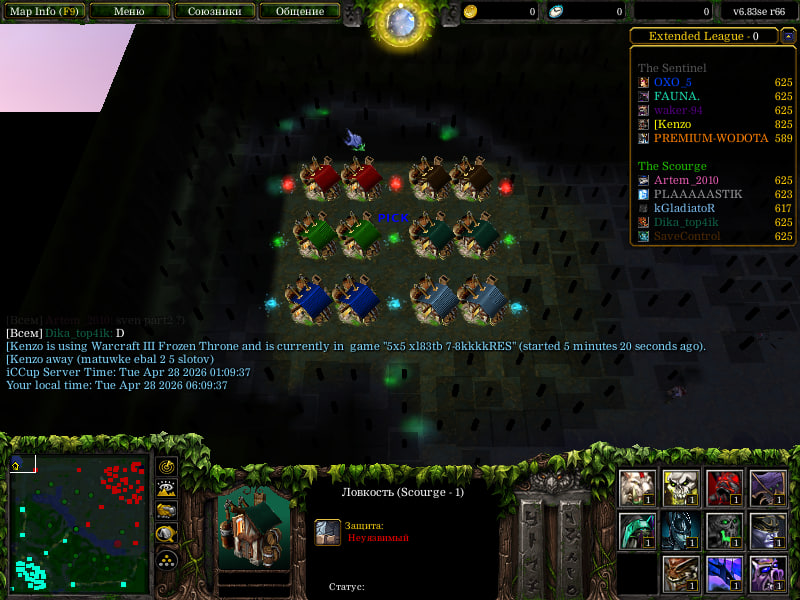Open the Map Info (F9) panel
Viewport: 800px width, 600px height.
[x=44, y=12]
